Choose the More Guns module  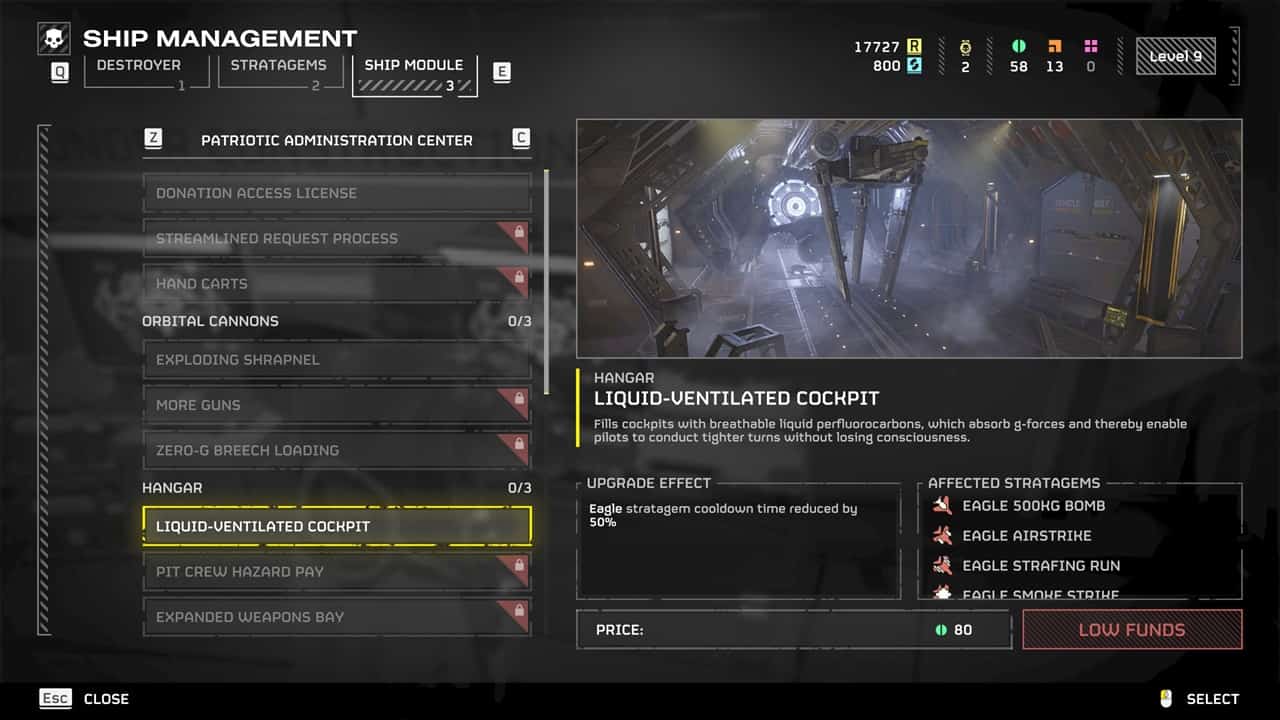(x=336, y=405)
